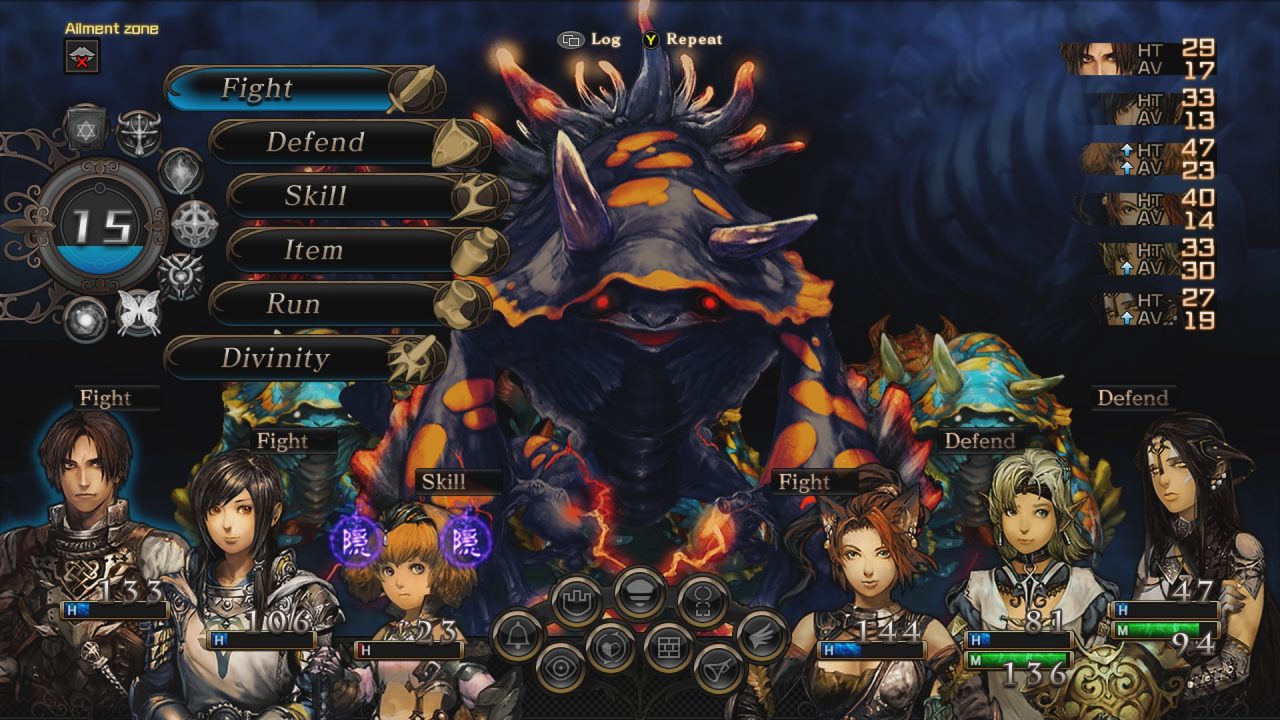Image resolution: width=1280 pixels, height=720 pixels.
Task: Select the heart with arrows icon
Action: [x=610, y=647]
